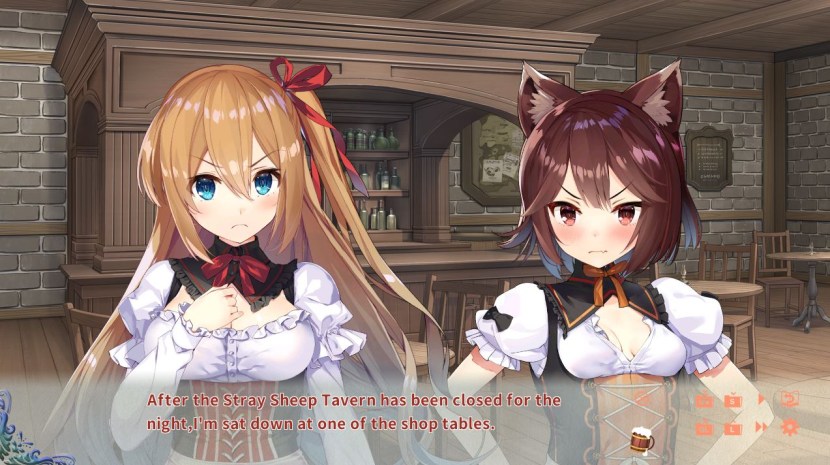Start auto-play with the single triangle icon
The image size is (830, 465).
(x=761, y=400)
